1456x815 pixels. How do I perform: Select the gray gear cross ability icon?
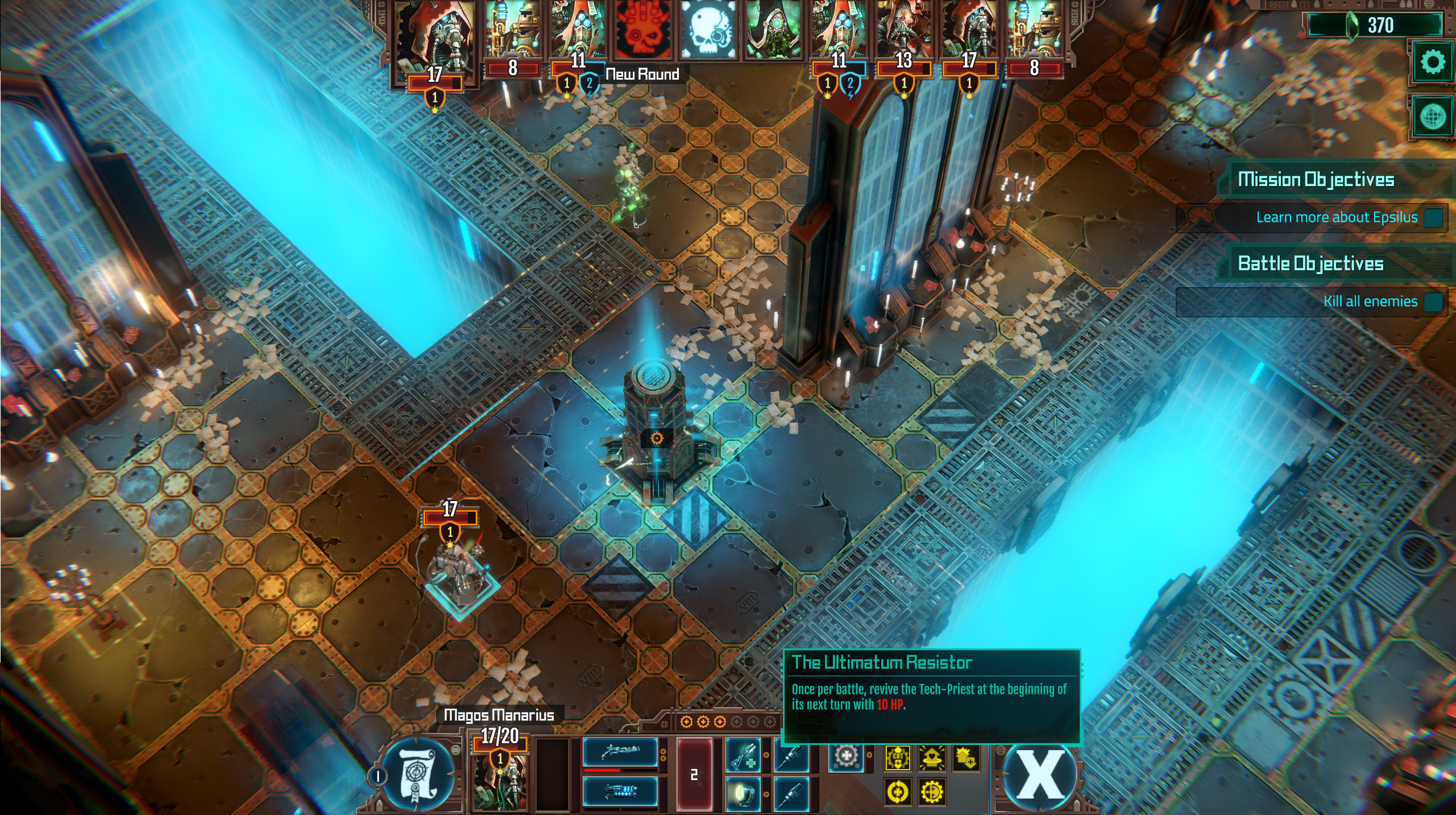(x=846, y=757)
